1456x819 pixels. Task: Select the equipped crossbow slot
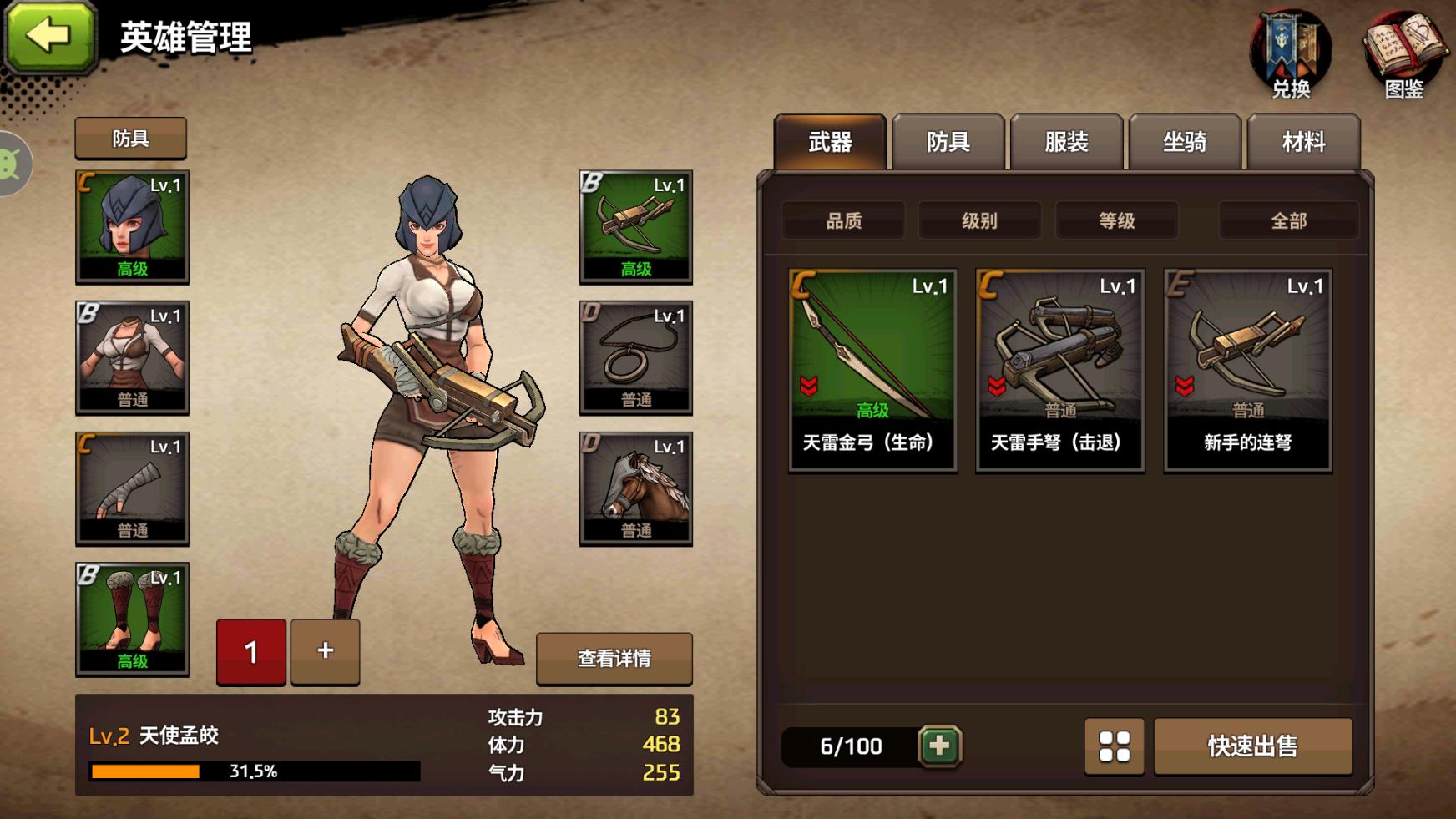(x=637, y=225)
